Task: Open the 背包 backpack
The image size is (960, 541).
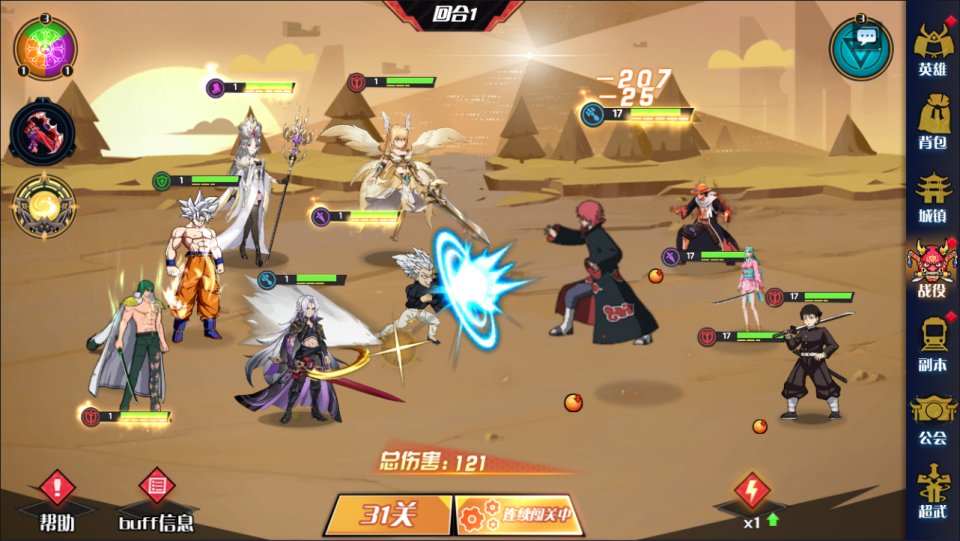Action: (932, 123)
